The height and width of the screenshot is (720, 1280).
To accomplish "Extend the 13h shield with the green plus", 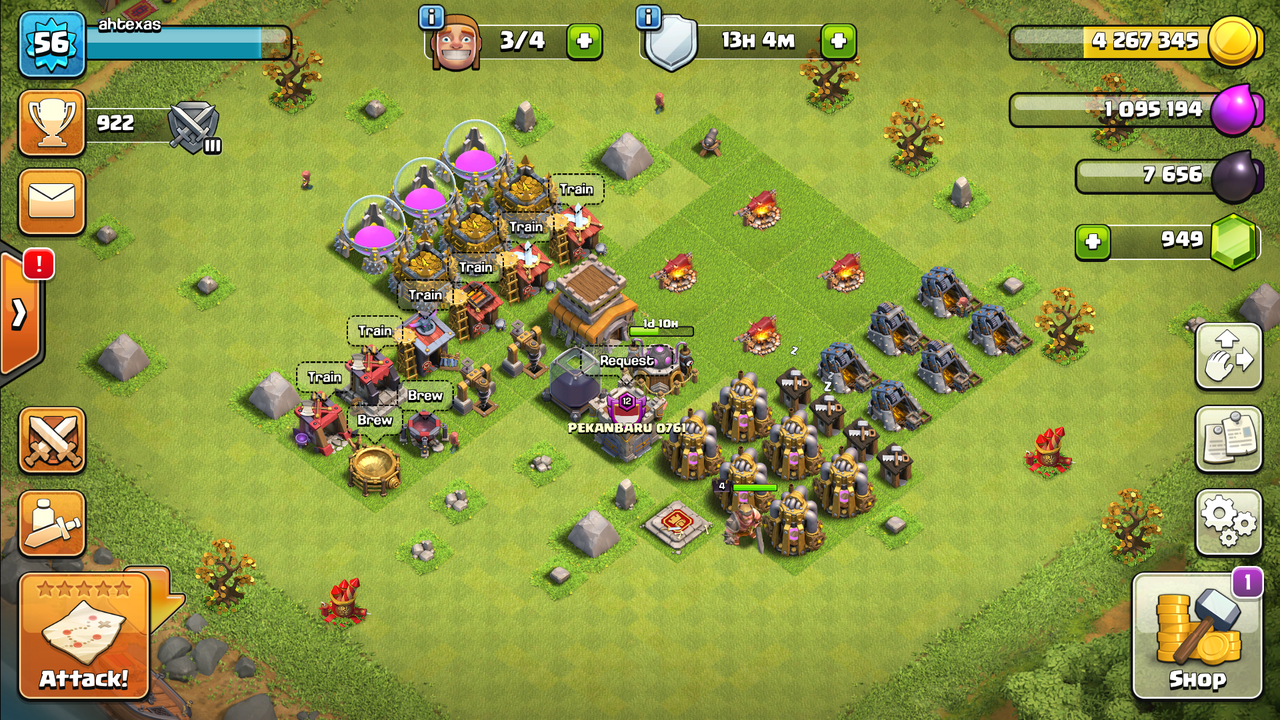I will pos(838,41).
